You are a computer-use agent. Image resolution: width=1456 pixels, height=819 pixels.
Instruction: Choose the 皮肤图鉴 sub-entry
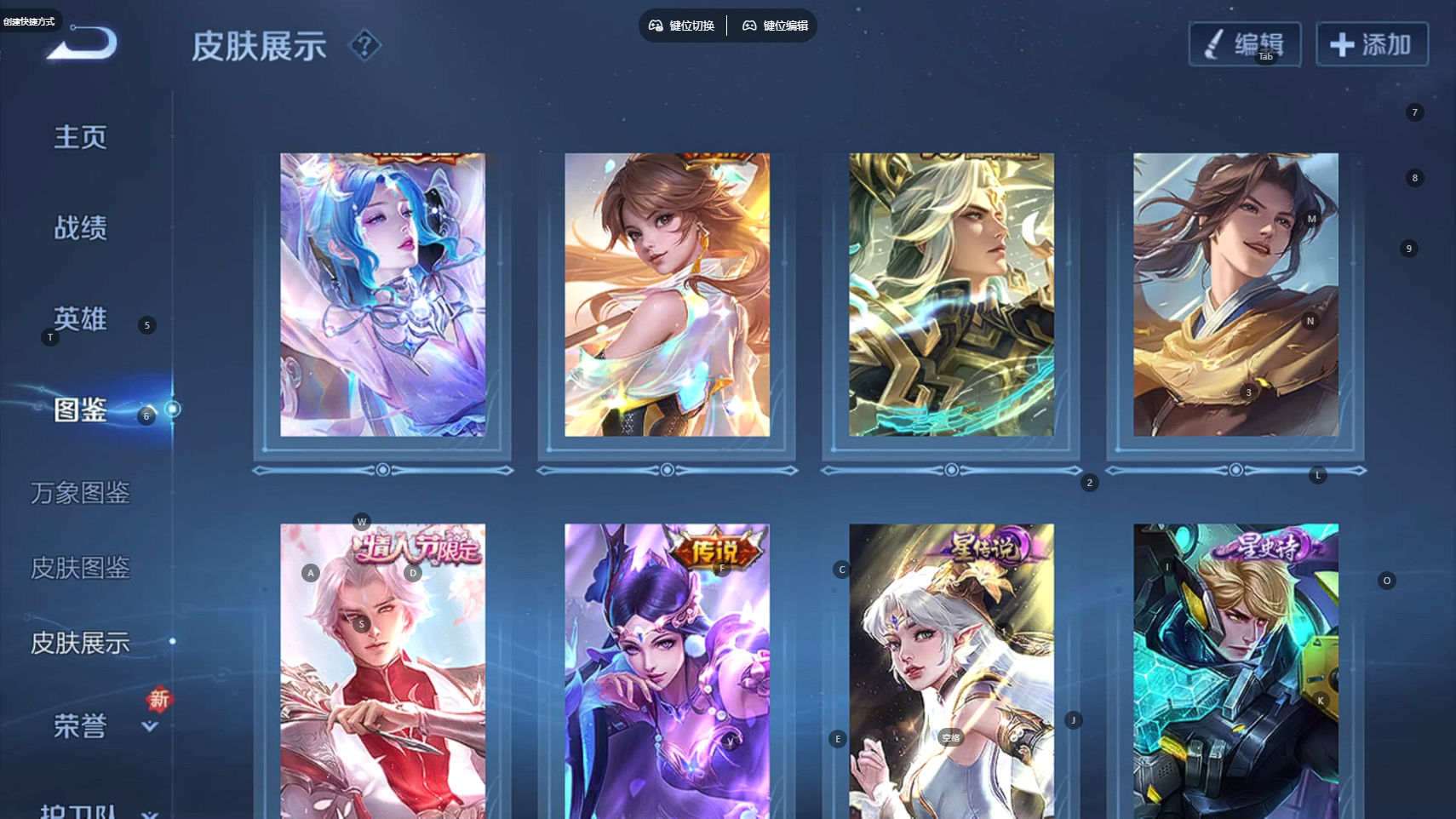click(x=80, y=568)
